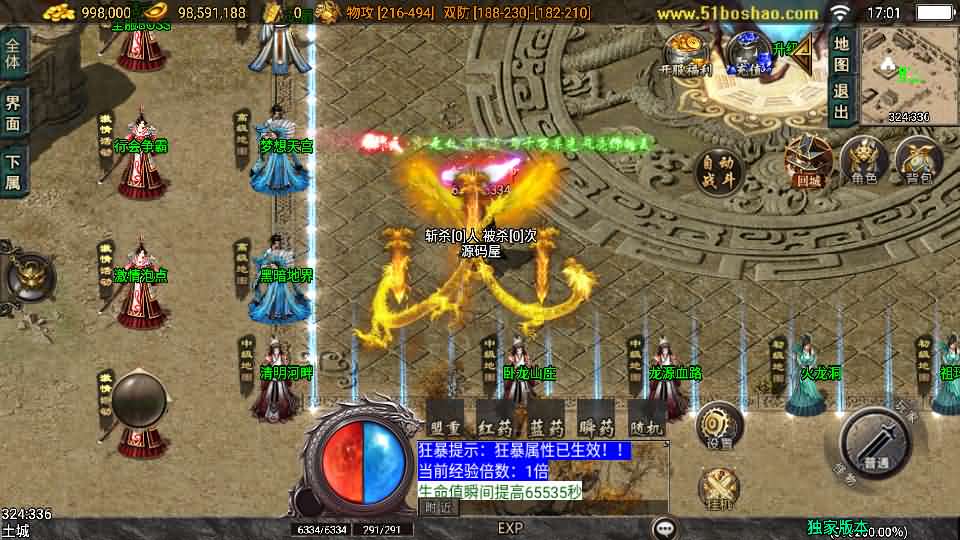
Task: Use the 随机 random teleport slot
Action: (x=647, y=417)
